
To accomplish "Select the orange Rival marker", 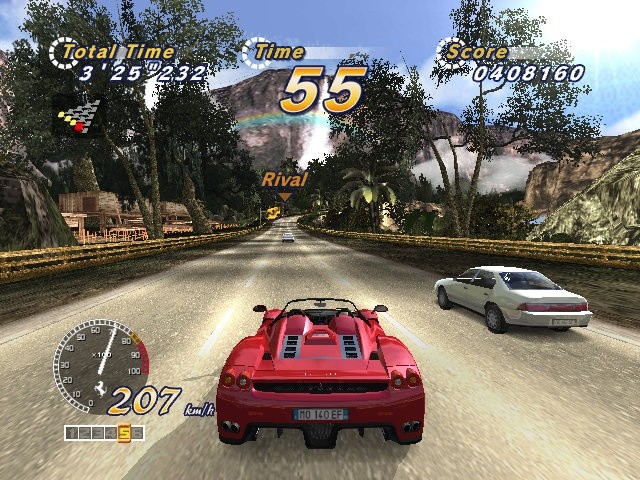I will coord(284,181).
